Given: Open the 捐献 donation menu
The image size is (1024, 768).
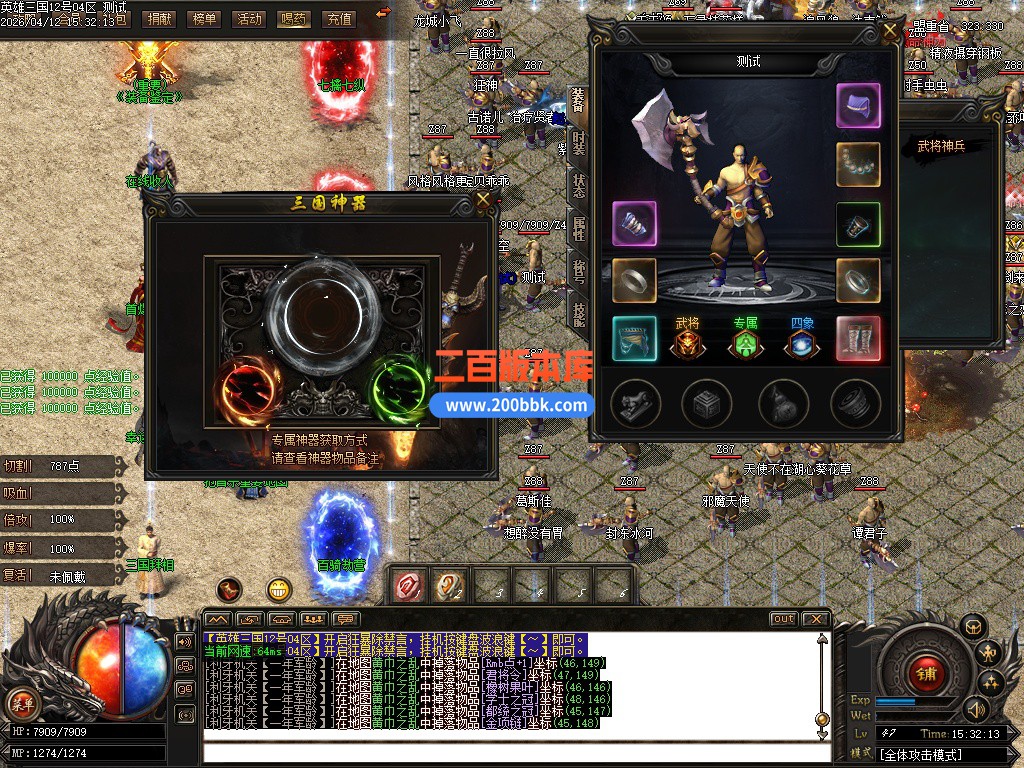Looking at the screenshot, I should pyautogui.click(x=159, y=18).
